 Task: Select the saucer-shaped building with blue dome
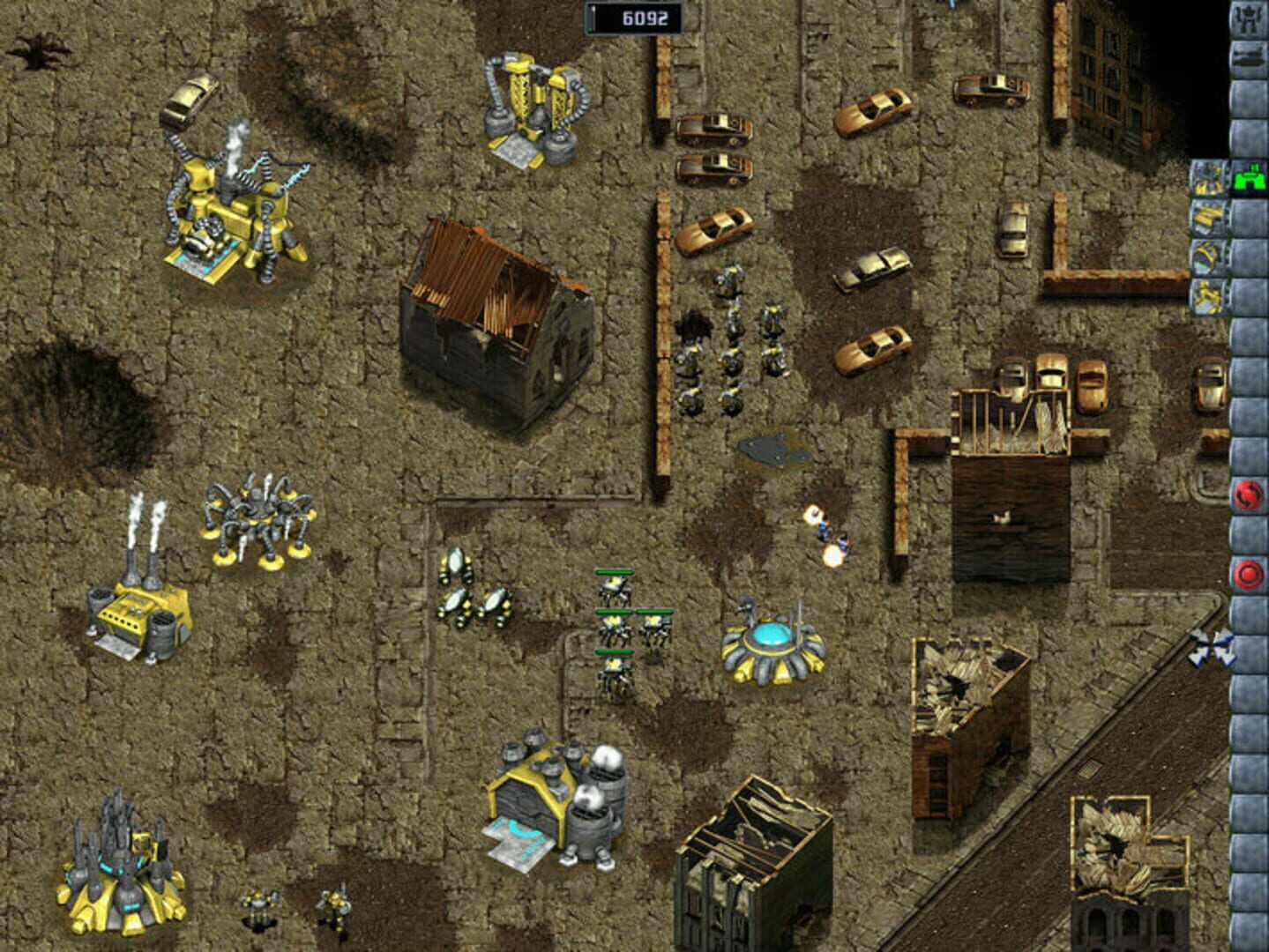tap(772, 639)
